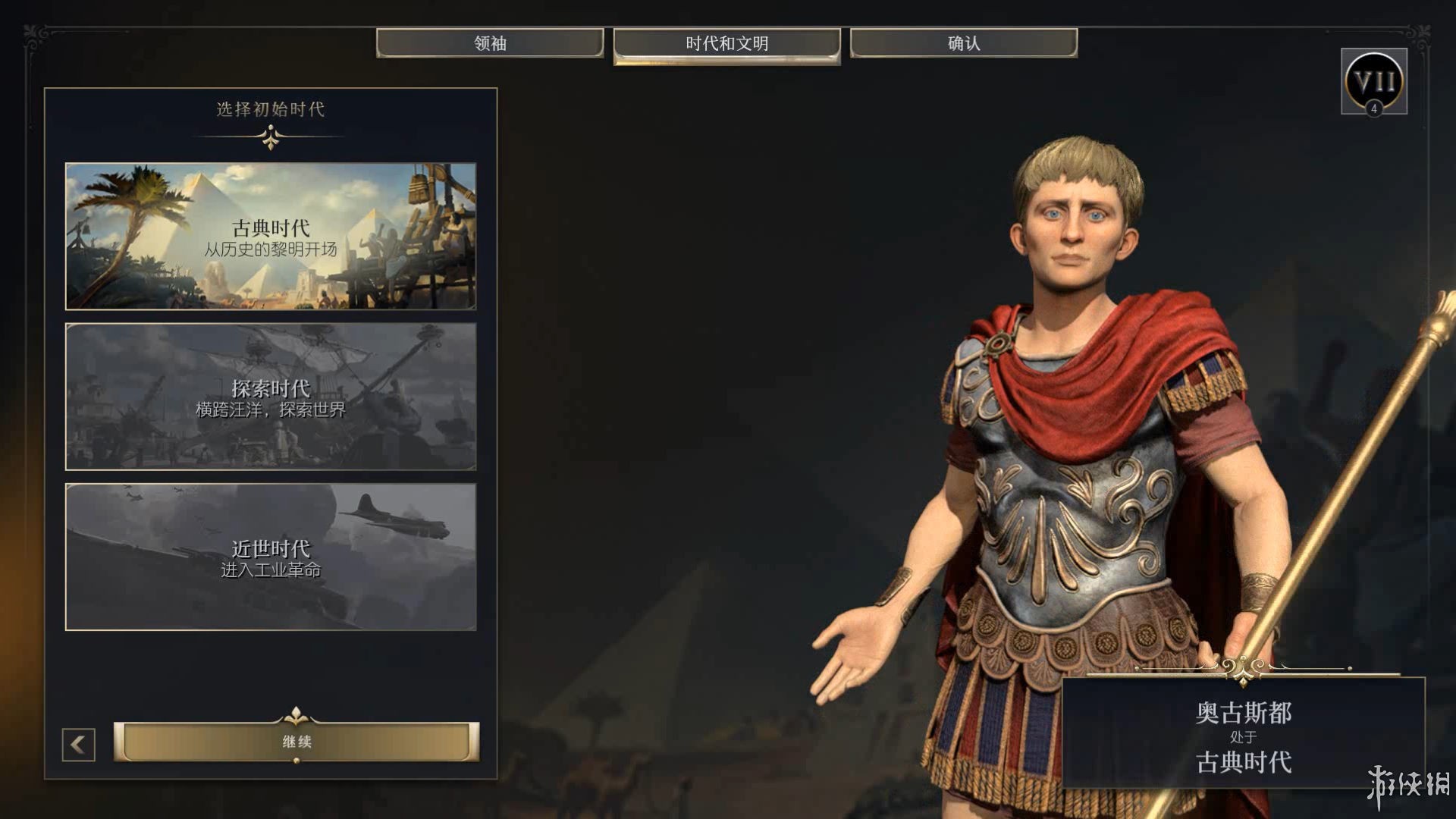Go to the 确认 tab
The height and width of the screenshot is (819, 1456).
[963, 43]
